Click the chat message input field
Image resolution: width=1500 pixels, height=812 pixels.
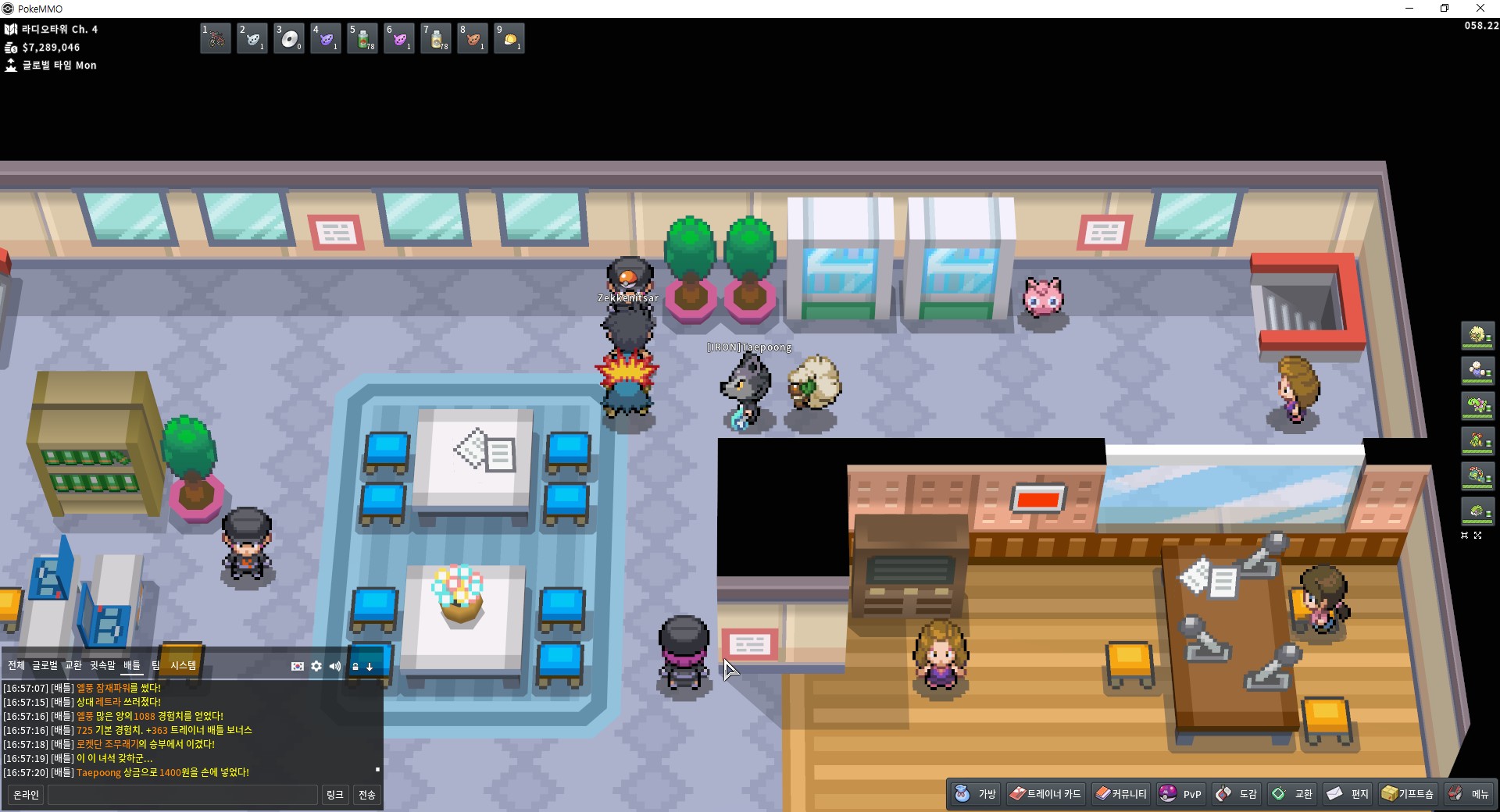point(183,795)
